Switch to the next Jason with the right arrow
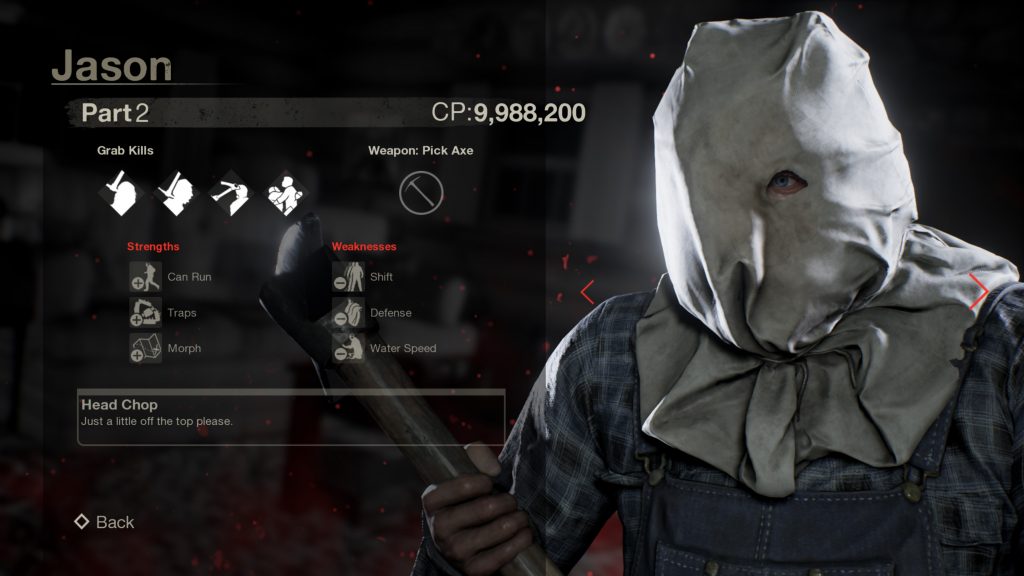1024x576 pixels. [x=979, y=291]
